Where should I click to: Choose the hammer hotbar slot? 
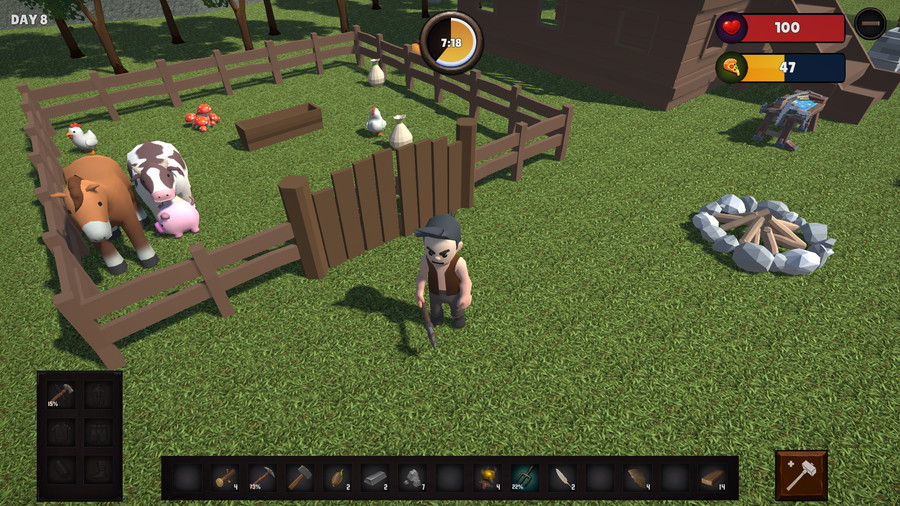coord(300,477)
